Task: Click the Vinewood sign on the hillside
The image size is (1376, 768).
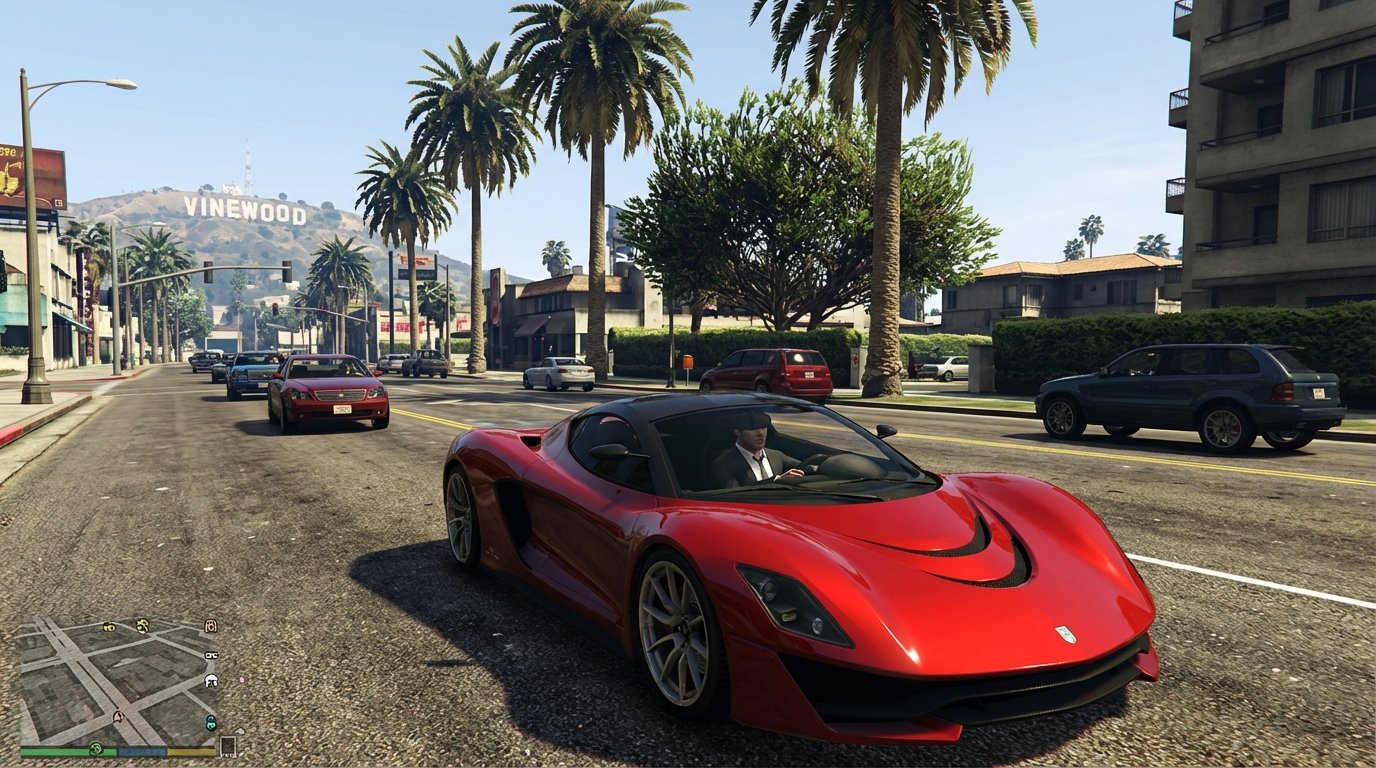Action: click(243, 207)
